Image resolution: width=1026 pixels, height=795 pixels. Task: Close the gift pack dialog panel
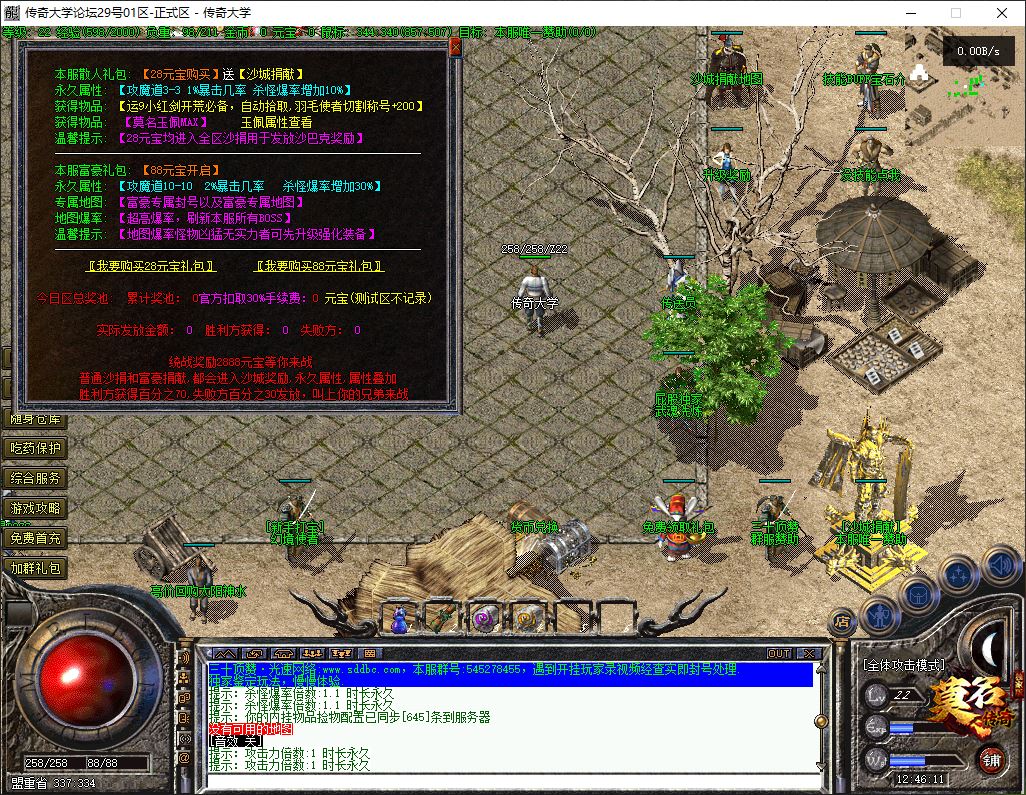coord(456,47)
